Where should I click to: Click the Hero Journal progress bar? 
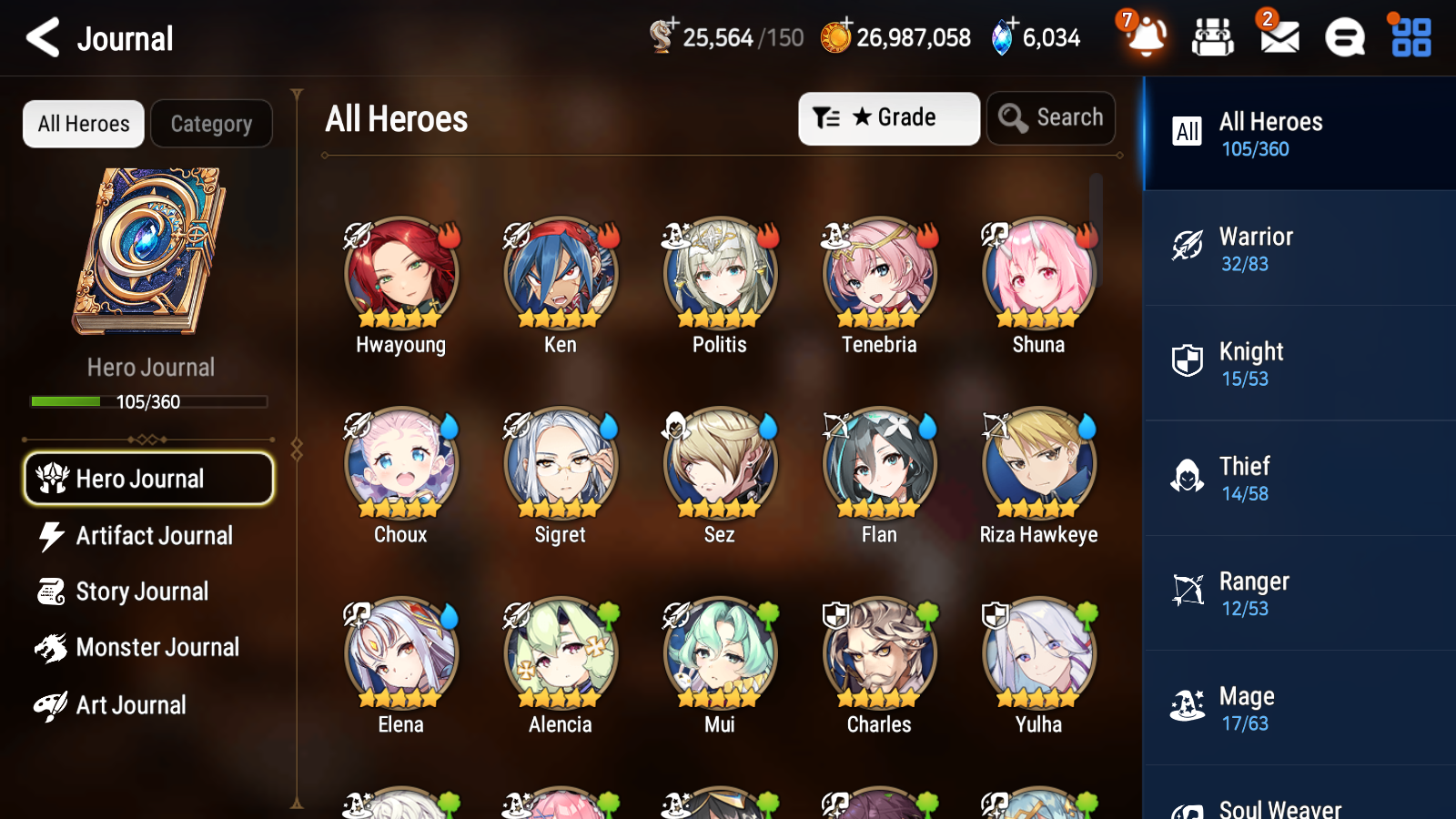coord(148,401)
